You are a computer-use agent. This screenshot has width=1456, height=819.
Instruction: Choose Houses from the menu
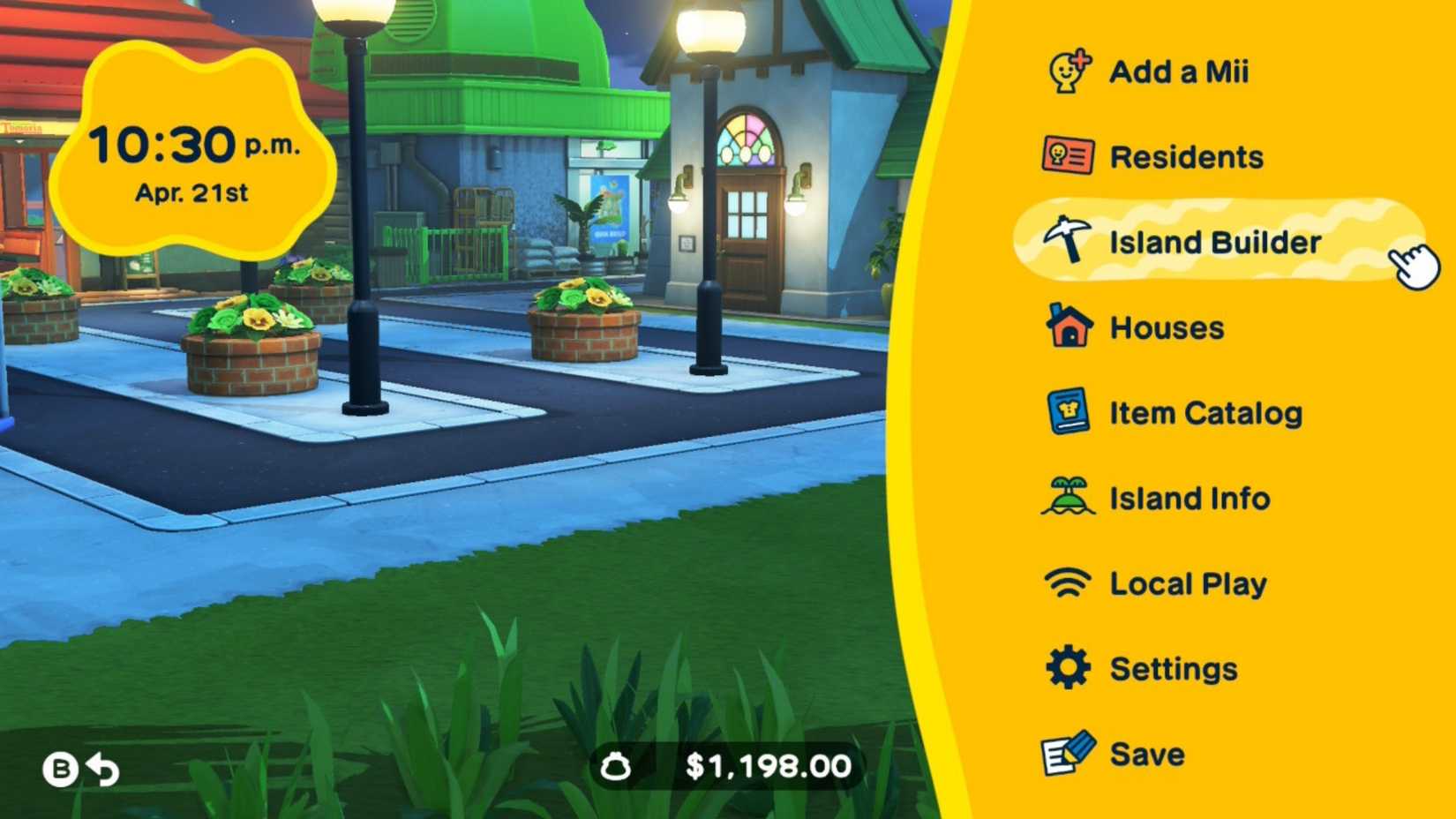click(x=1166, y=327)
